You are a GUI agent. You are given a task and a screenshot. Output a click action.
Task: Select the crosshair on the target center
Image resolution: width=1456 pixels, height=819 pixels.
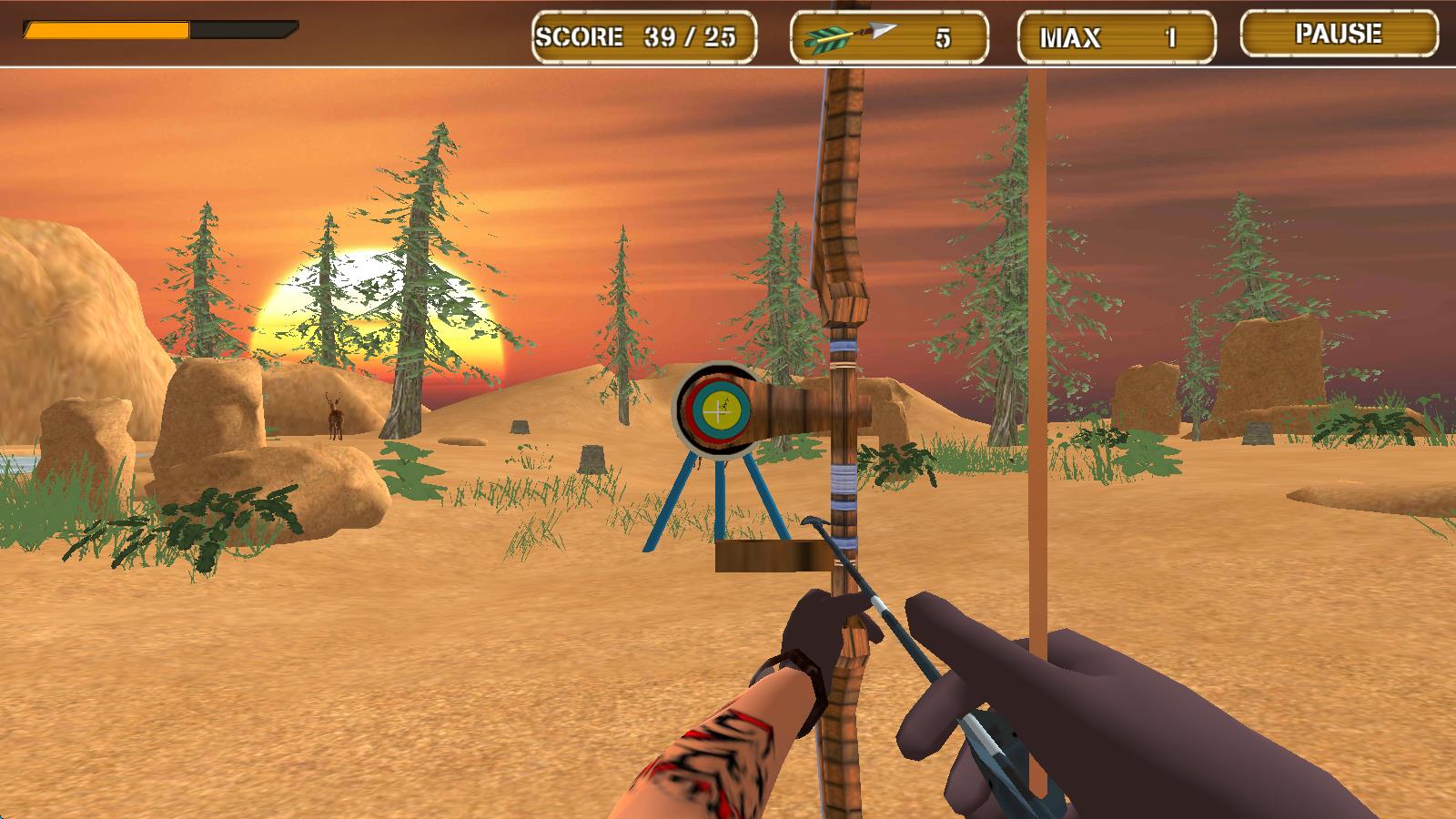719,409
